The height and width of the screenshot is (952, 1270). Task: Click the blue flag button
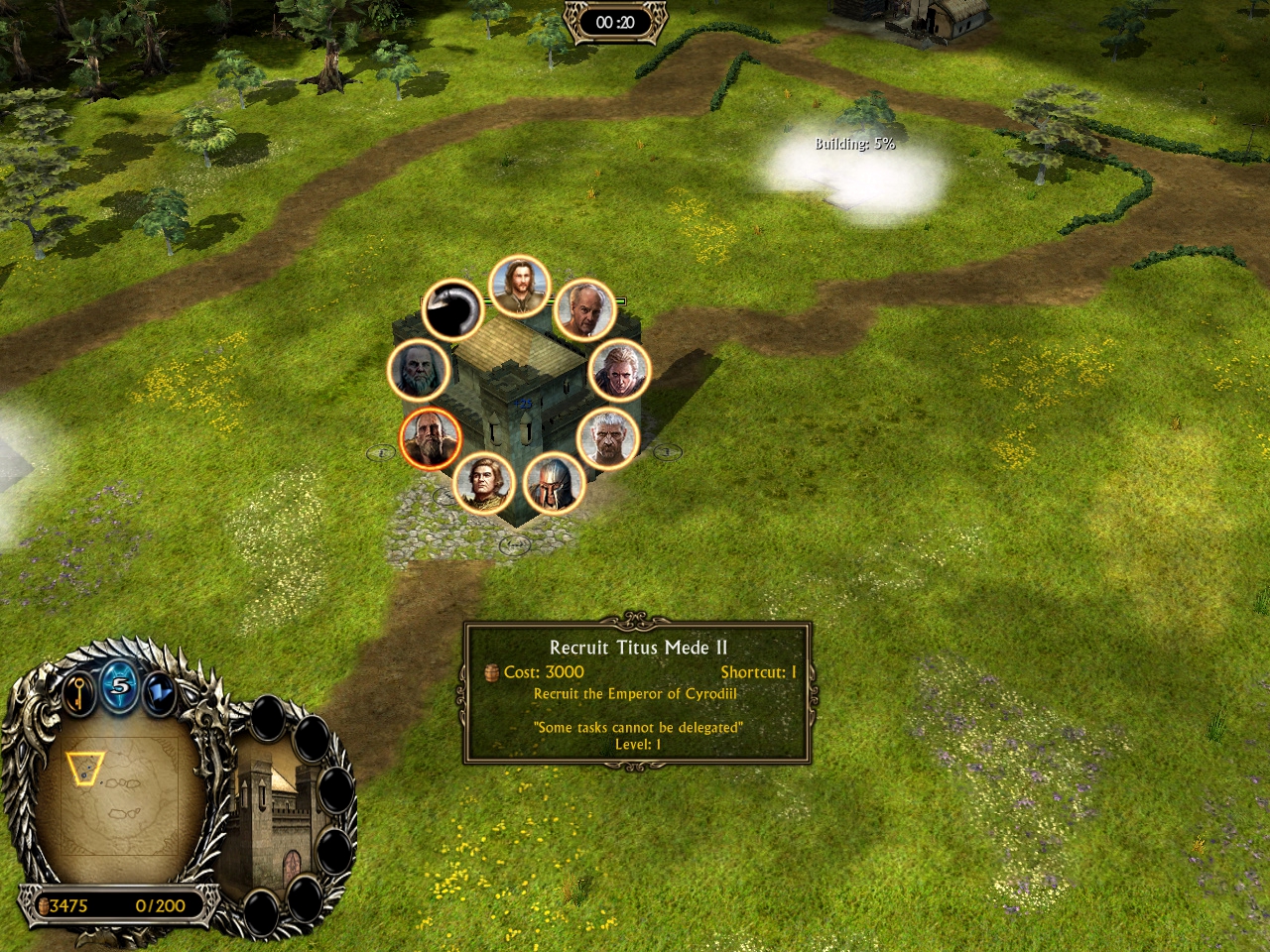click(x=159, y=692)
